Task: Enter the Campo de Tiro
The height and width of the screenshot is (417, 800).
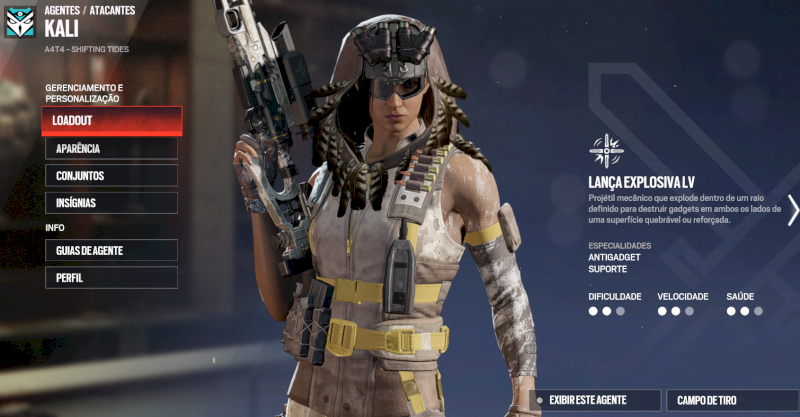Action: 731,400
